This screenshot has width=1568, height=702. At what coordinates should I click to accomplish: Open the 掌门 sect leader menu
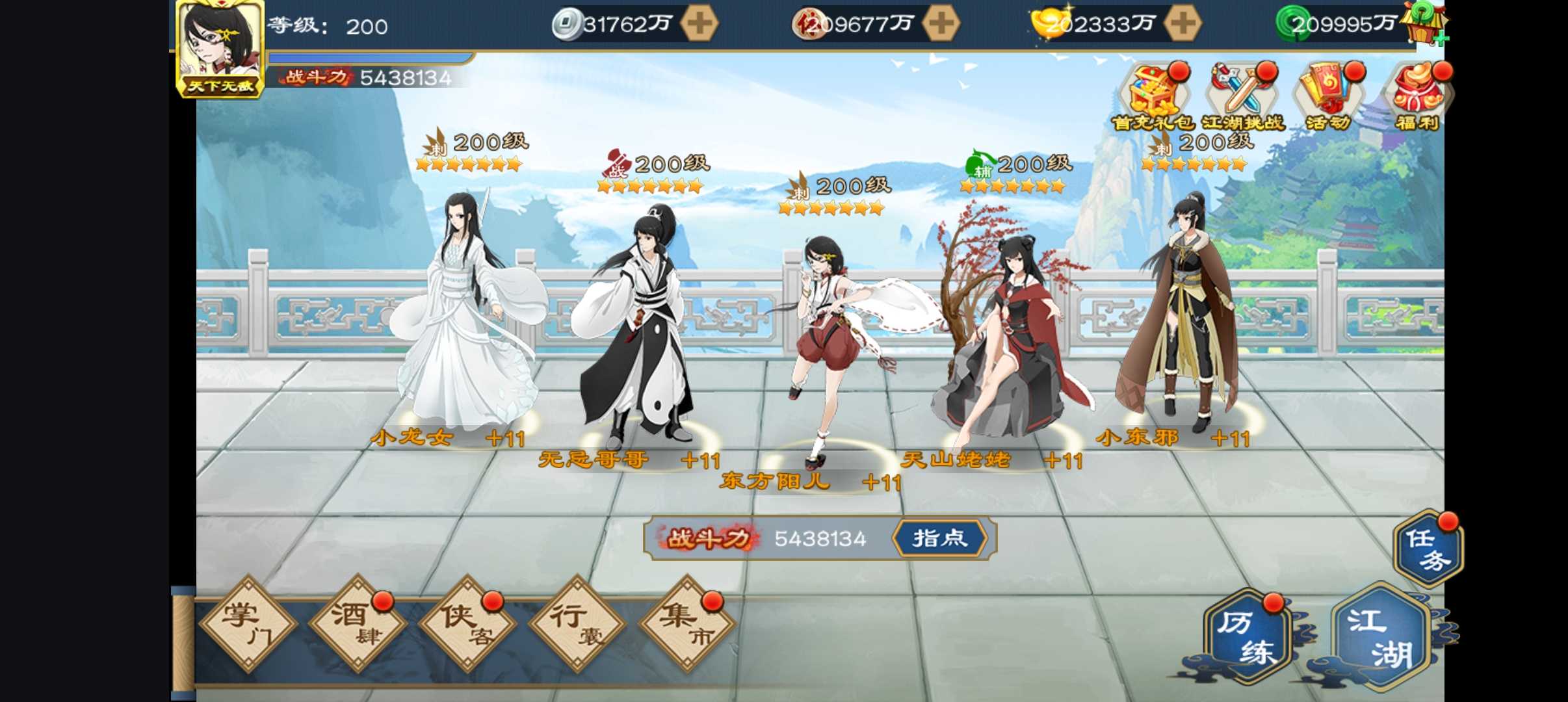(x=247, y=624)
